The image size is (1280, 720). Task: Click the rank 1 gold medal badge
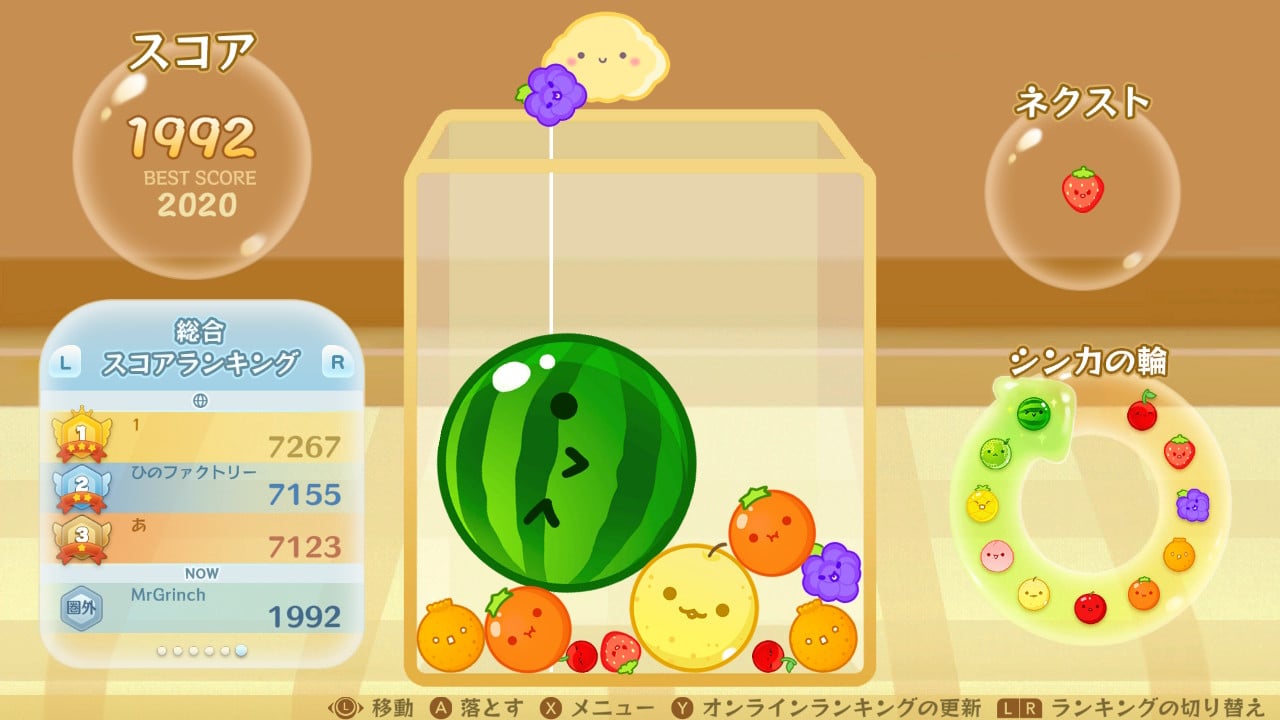click(x=80, y=435)
